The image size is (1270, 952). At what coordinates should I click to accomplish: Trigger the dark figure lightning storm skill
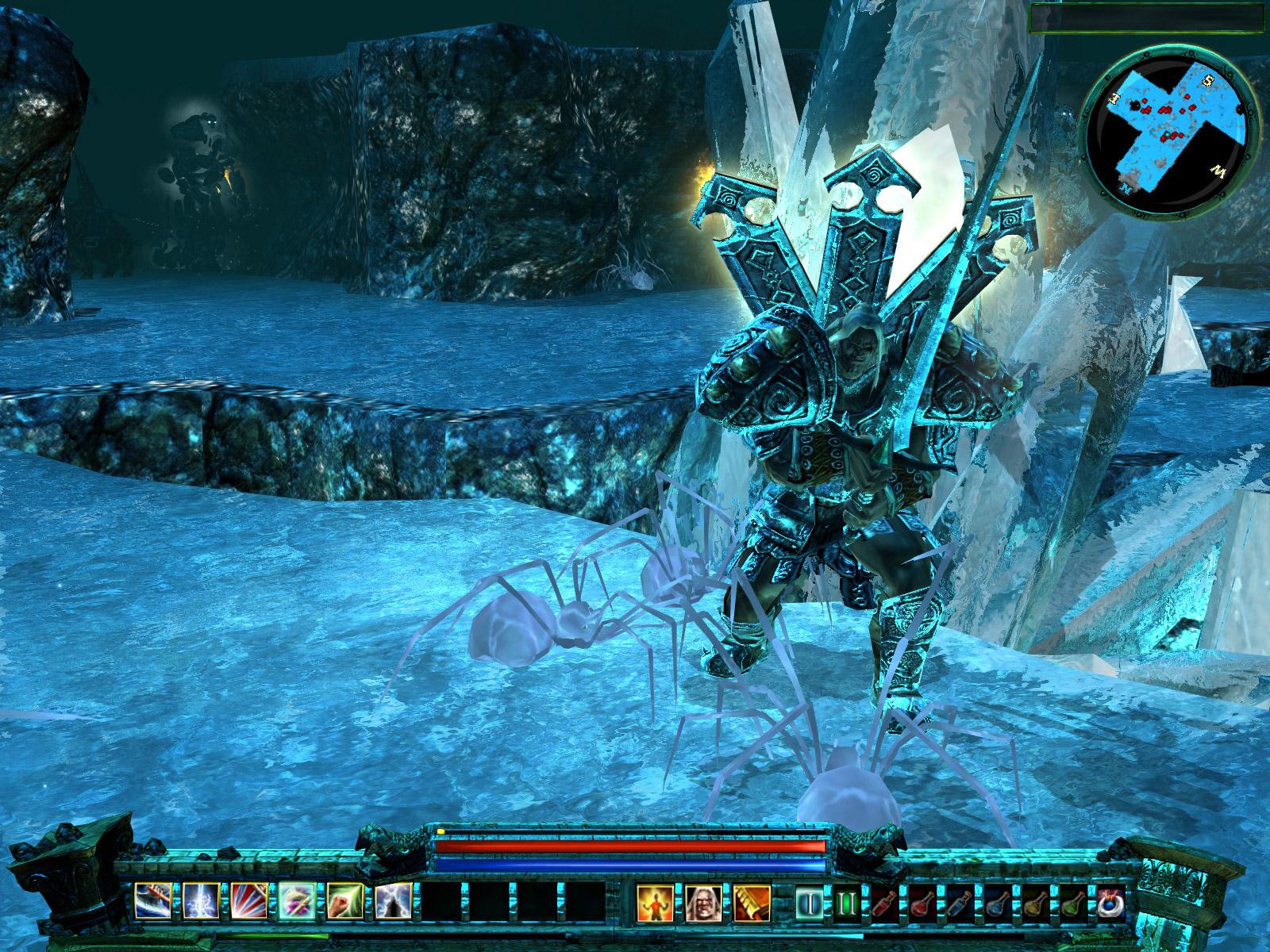394,902
